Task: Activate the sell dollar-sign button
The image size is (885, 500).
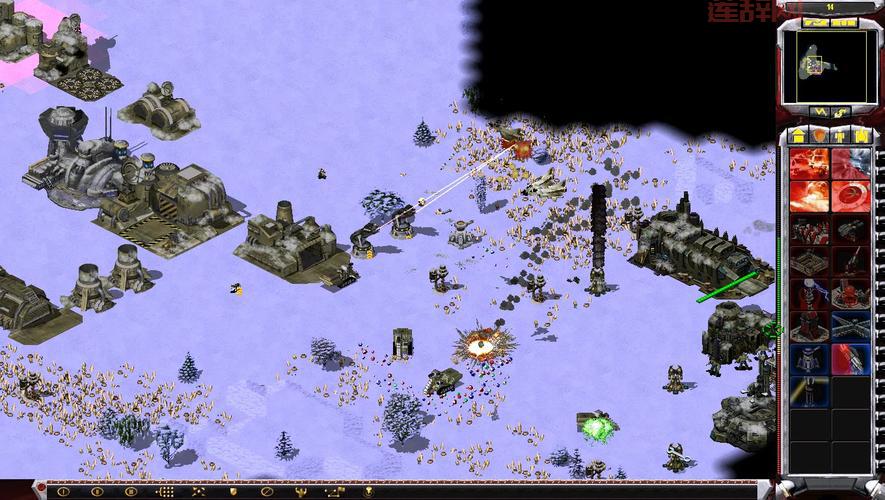Action: pos(842,111)
